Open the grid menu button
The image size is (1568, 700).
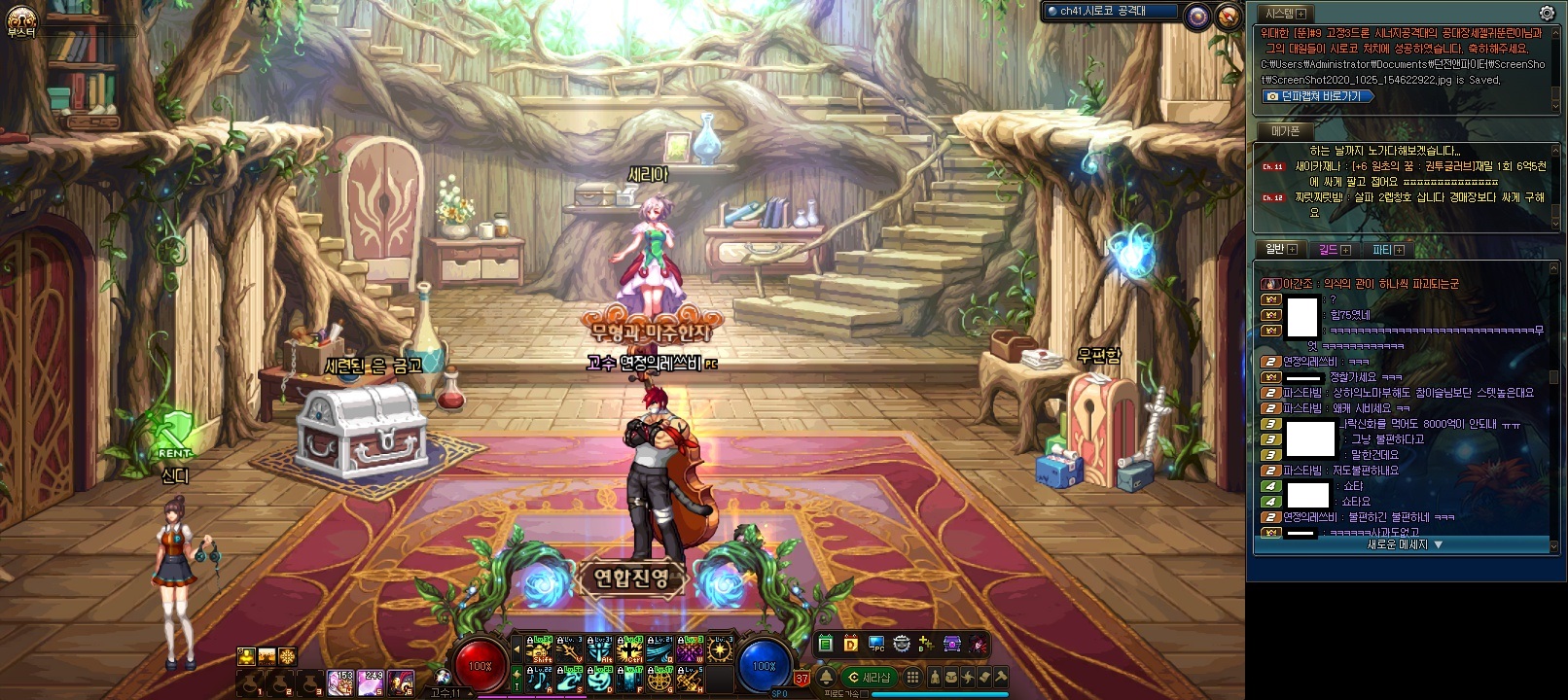[912, 677]
